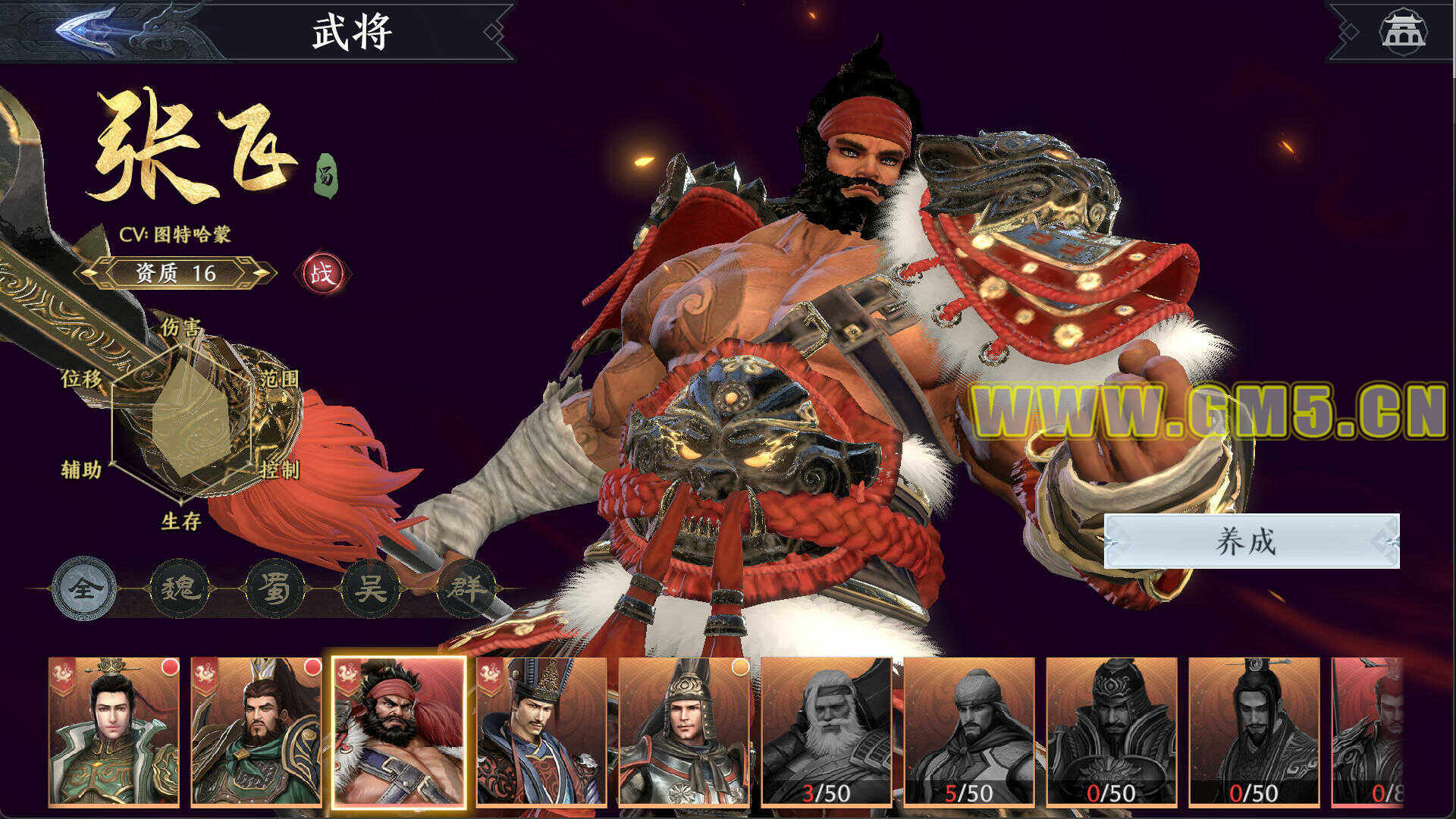The height and width of the screenshot is (819, 1456).
Task: Filter heroes by 吴 faction
Action: click(371, 588)
